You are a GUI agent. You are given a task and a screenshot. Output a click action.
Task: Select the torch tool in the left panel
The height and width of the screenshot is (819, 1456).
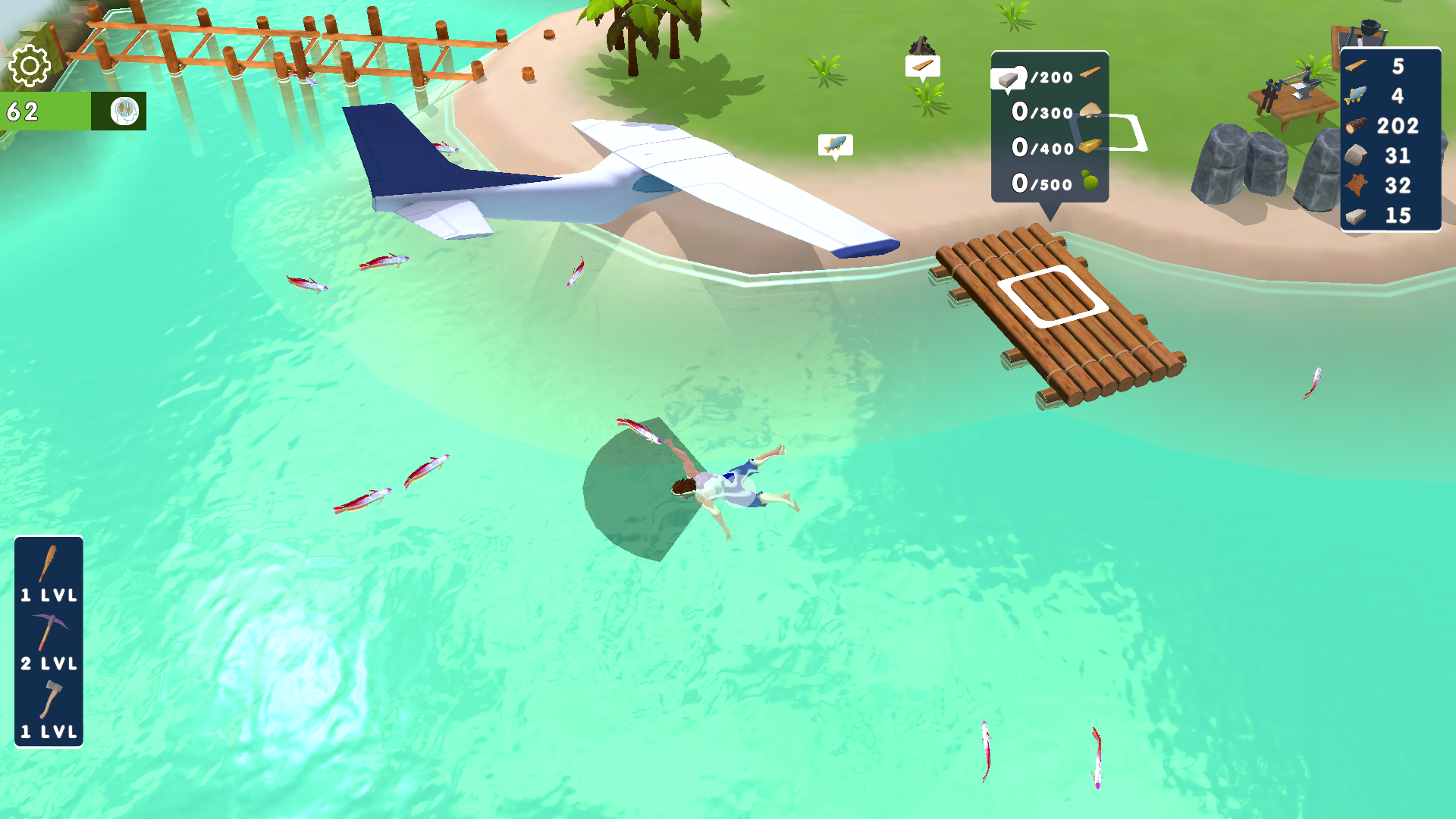48,563
